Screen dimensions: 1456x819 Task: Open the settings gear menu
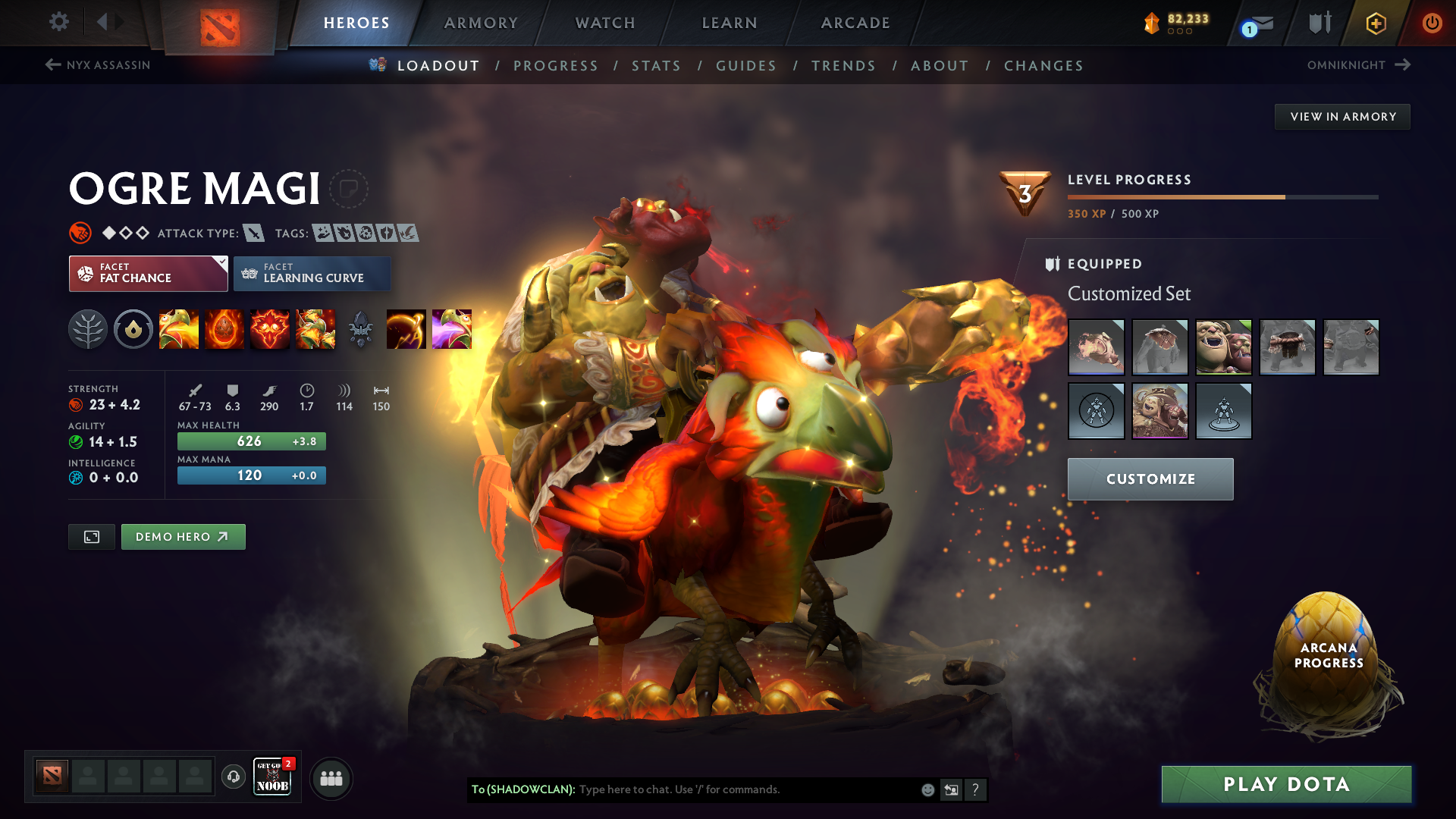coord(59,22)
